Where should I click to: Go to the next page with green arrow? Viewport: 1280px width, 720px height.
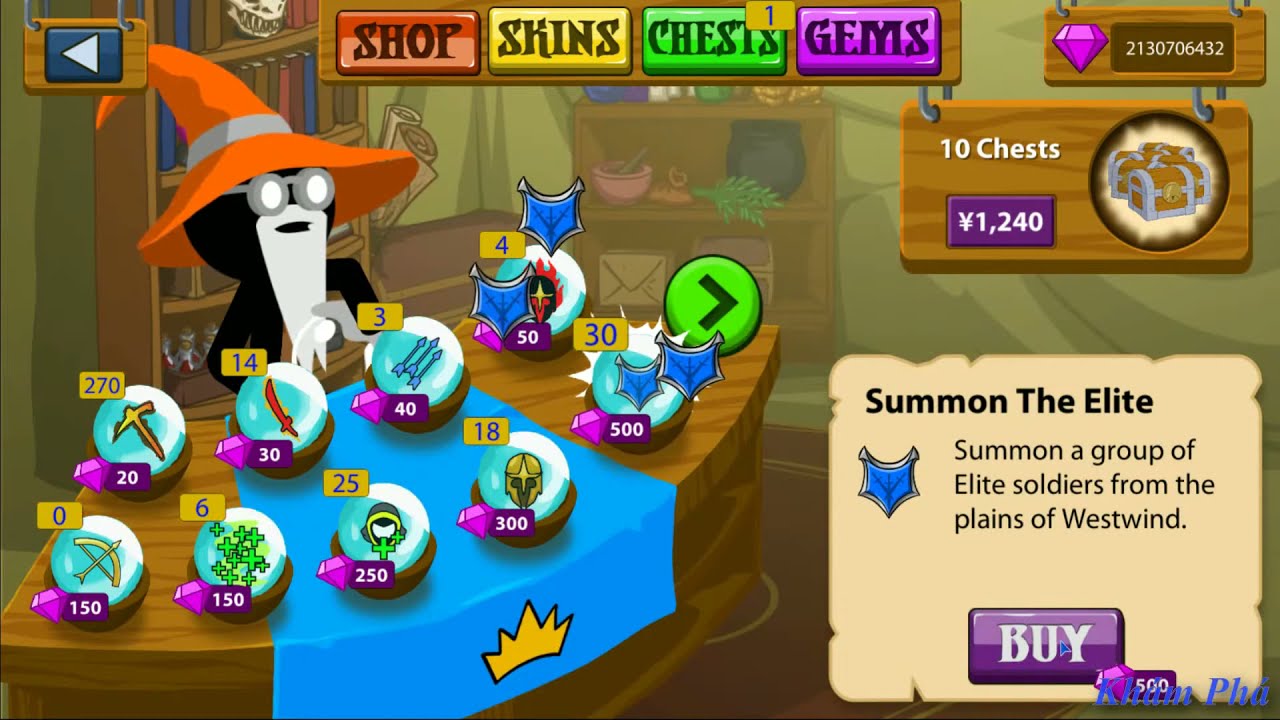(712, 305)
